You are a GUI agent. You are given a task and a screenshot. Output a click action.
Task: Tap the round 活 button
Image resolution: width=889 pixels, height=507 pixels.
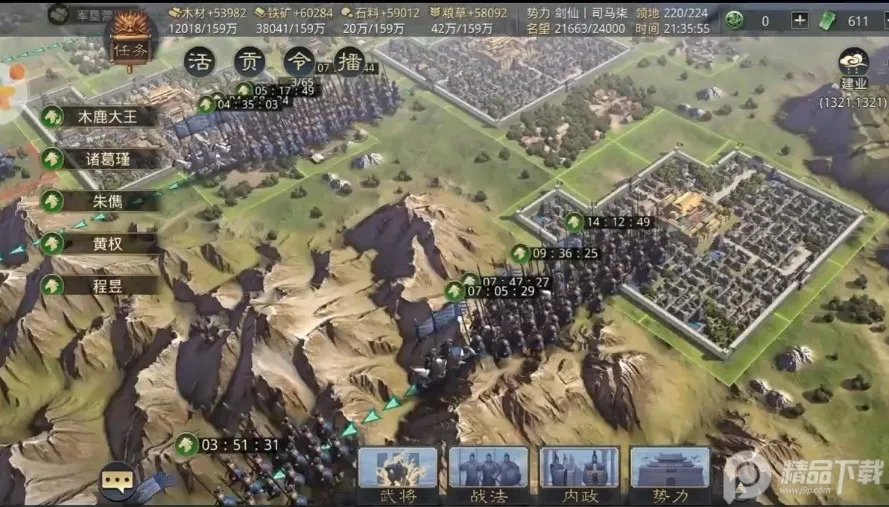202,60
